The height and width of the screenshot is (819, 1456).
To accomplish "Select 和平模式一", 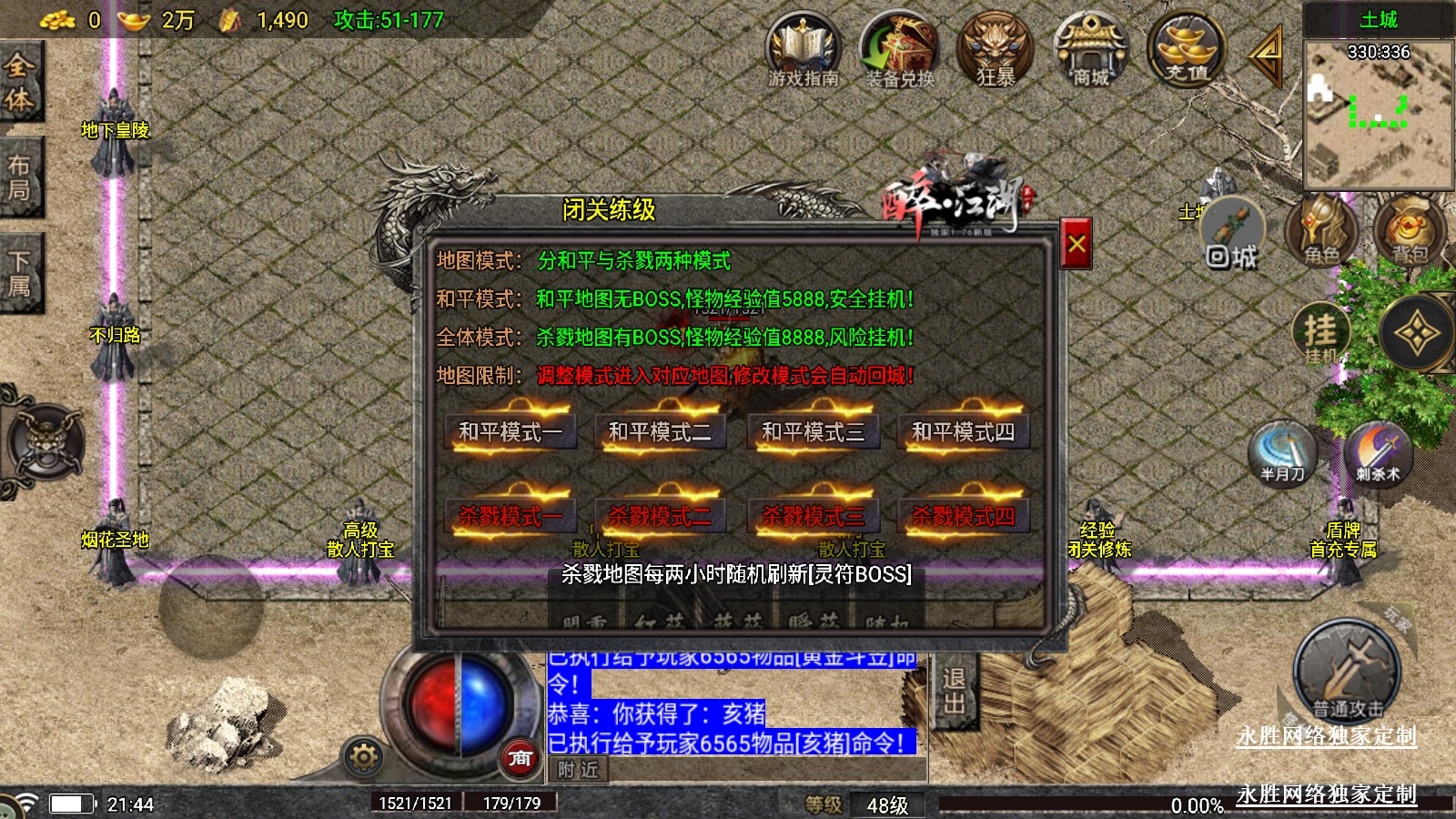I will pos(511,431).
